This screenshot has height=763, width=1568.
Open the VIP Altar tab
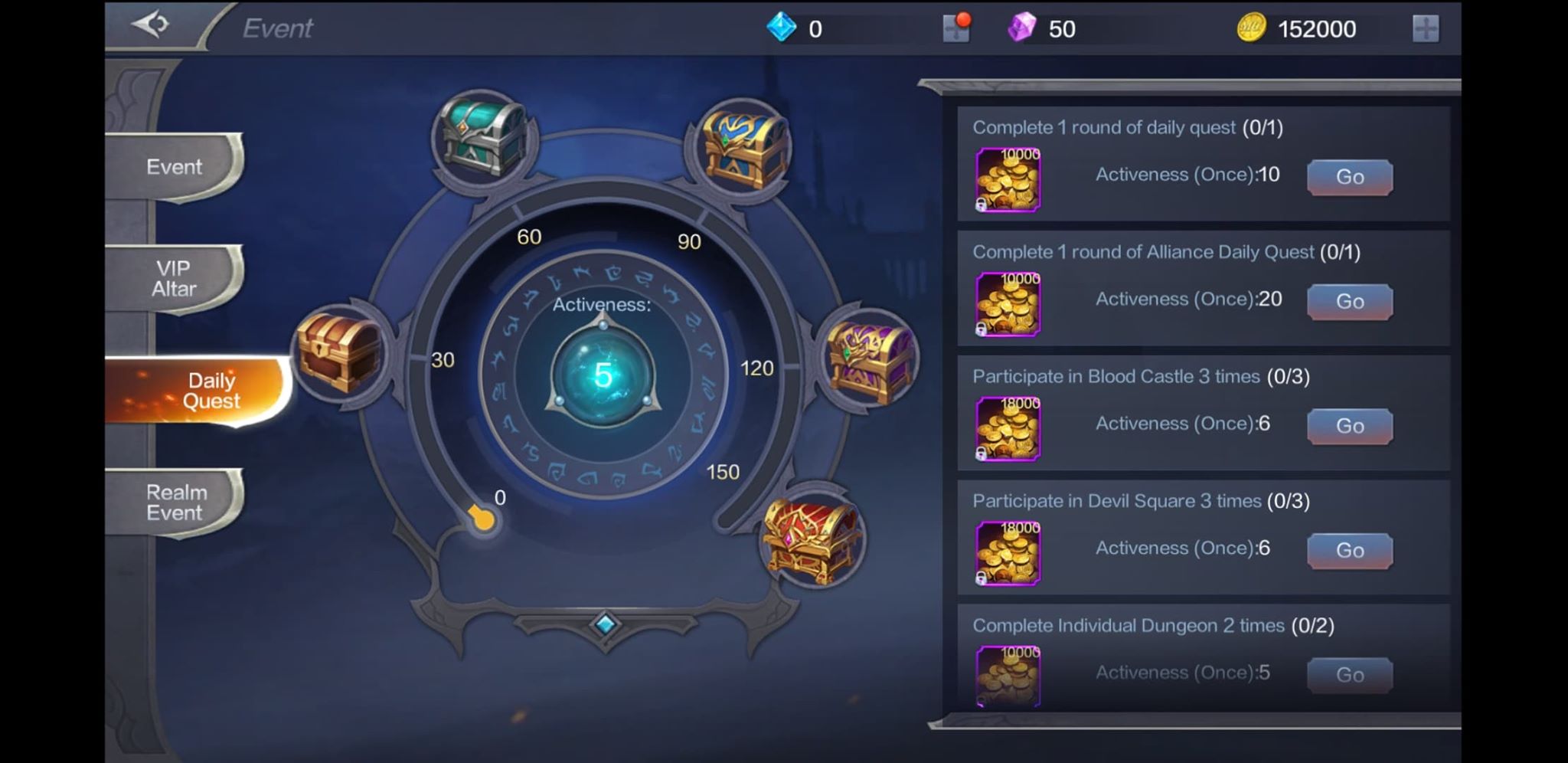click(x=175, y=277)
